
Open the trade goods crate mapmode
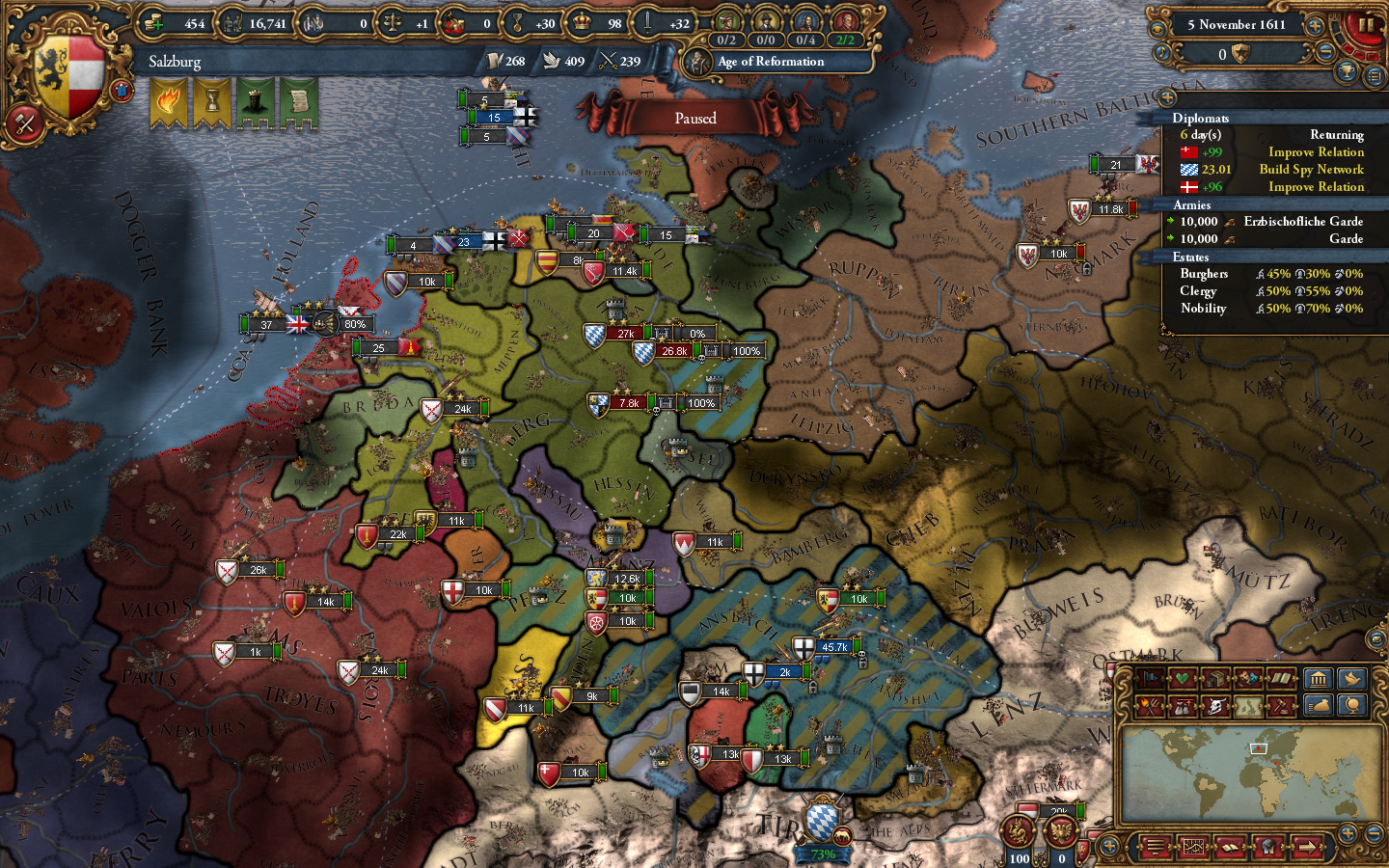coord(1215,678)
